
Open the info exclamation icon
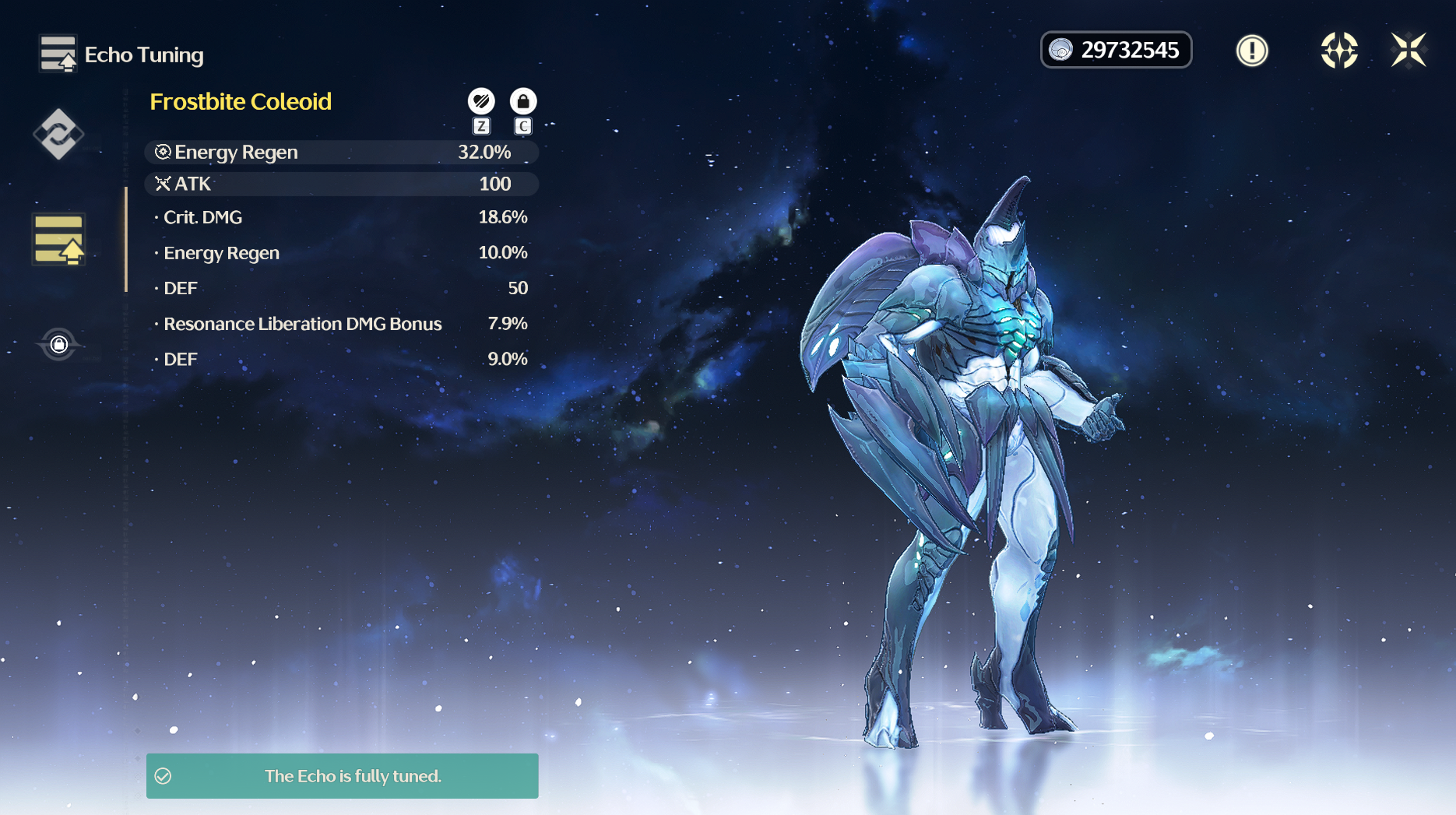(x=1252, y=51)
